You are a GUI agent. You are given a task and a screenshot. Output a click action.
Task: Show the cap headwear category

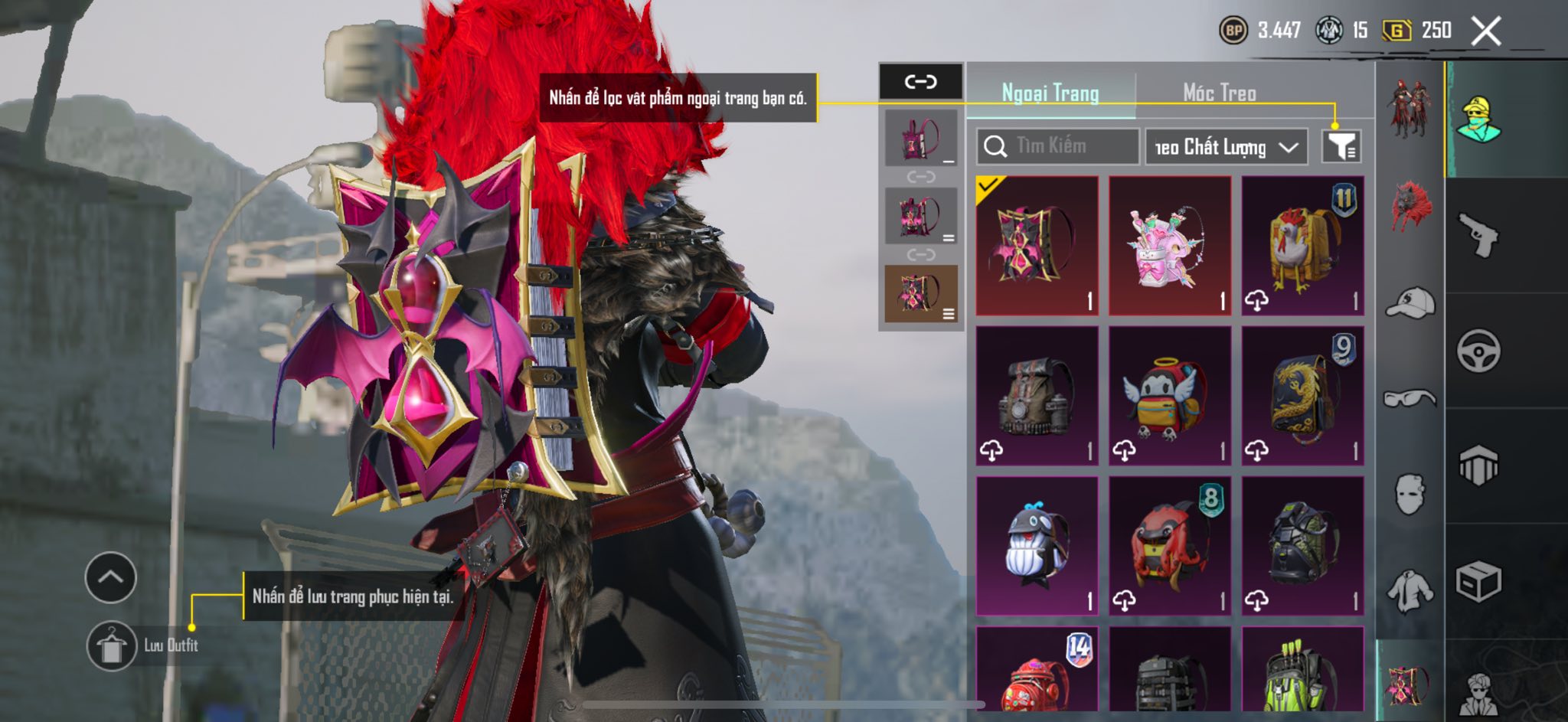(x=1410, y=303)
